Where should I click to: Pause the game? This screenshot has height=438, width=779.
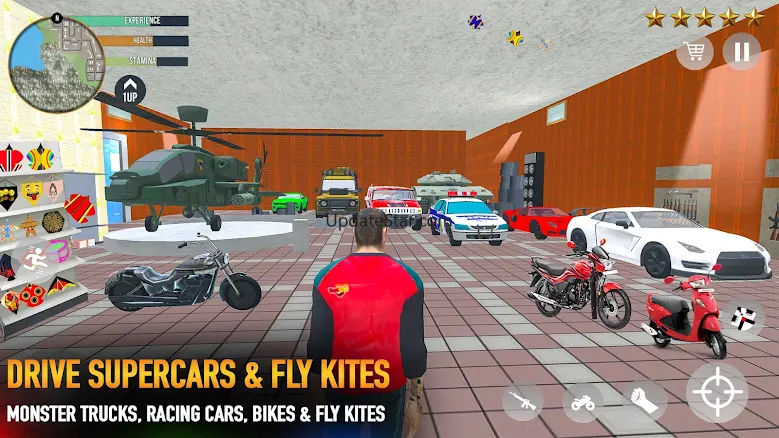coord(741,51)
